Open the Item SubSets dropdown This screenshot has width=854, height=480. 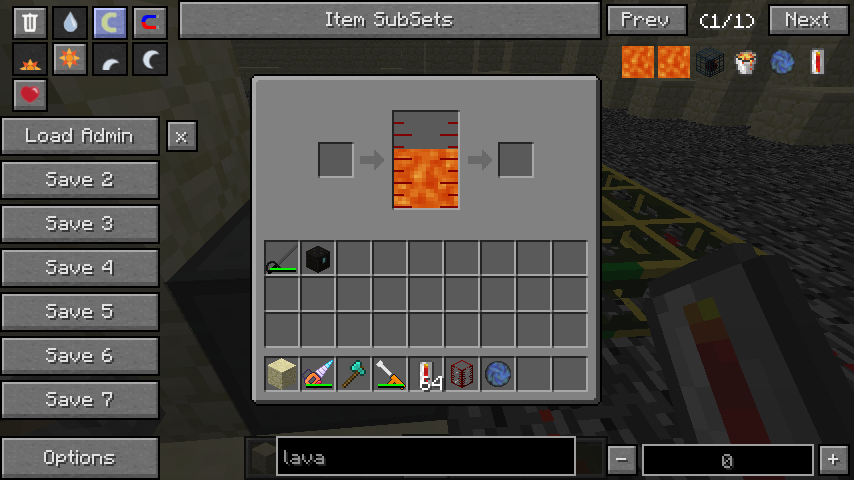click(x=388, y=20)
